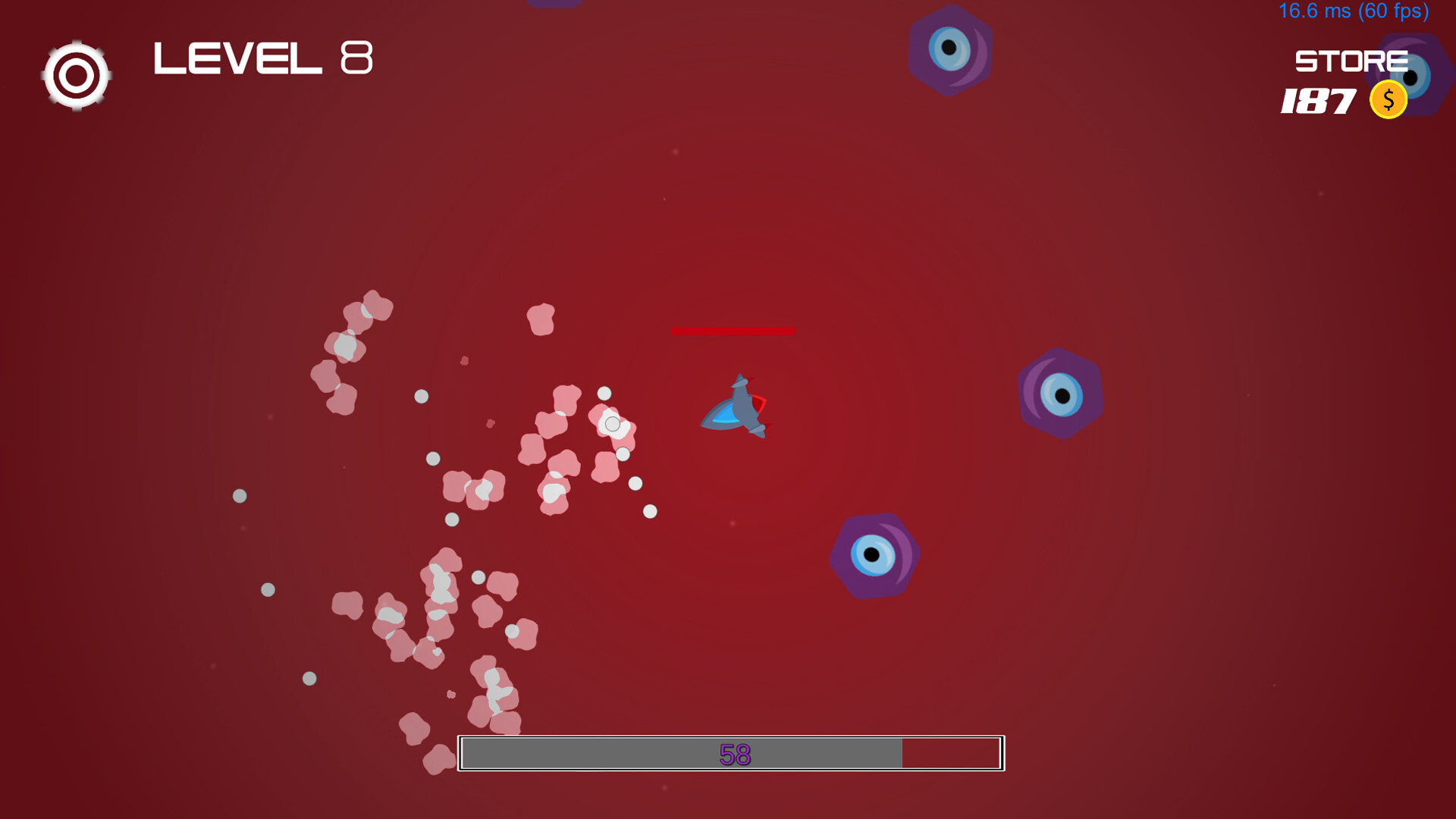Click the gear target emblem near LEVEL 8

[x=76, y=74]
